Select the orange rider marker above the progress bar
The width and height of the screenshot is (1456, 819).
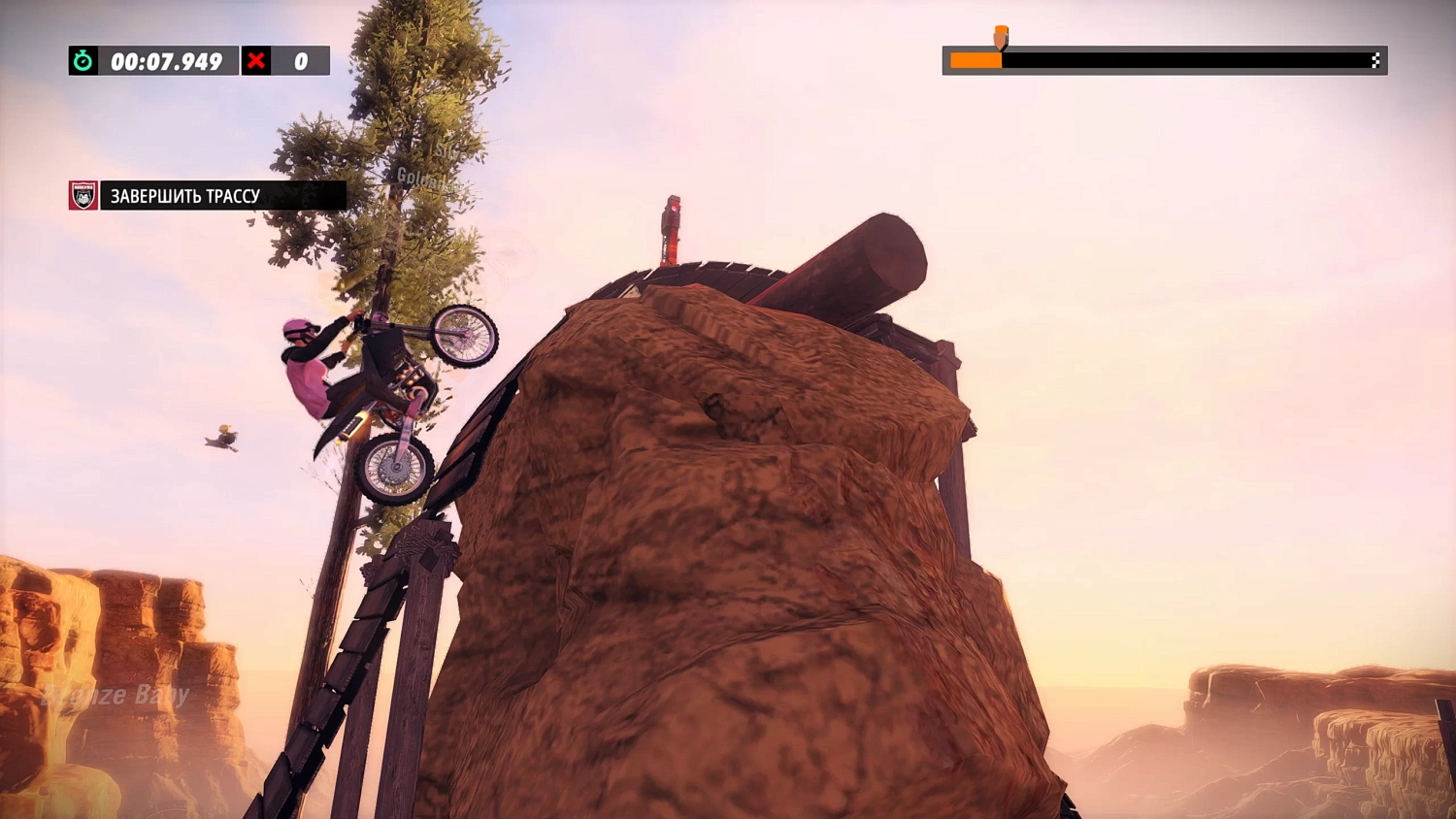(999, 39)
